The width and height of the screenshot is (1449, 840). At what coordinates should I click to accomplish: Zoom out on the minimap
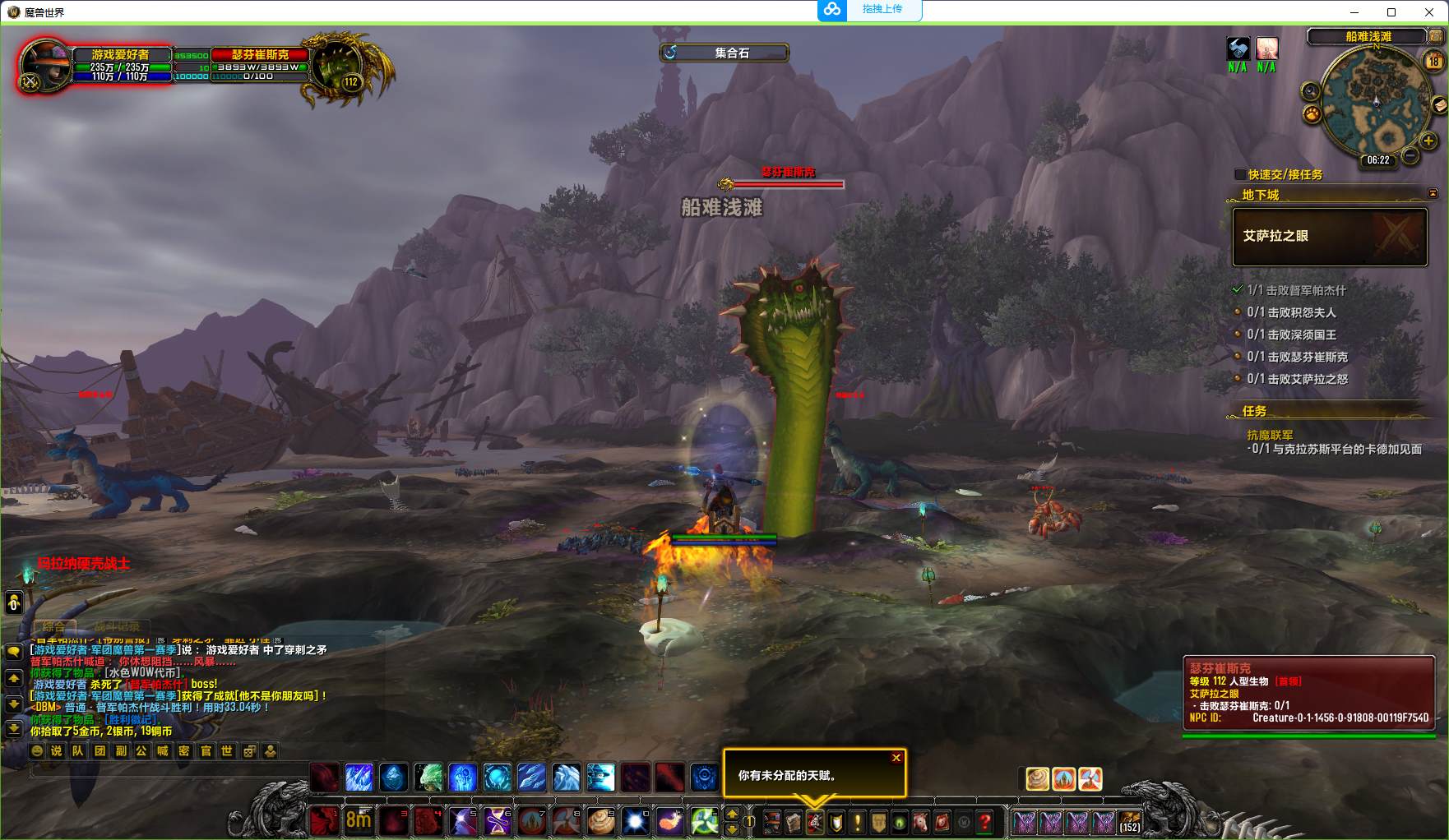(x=1410, y=155)
